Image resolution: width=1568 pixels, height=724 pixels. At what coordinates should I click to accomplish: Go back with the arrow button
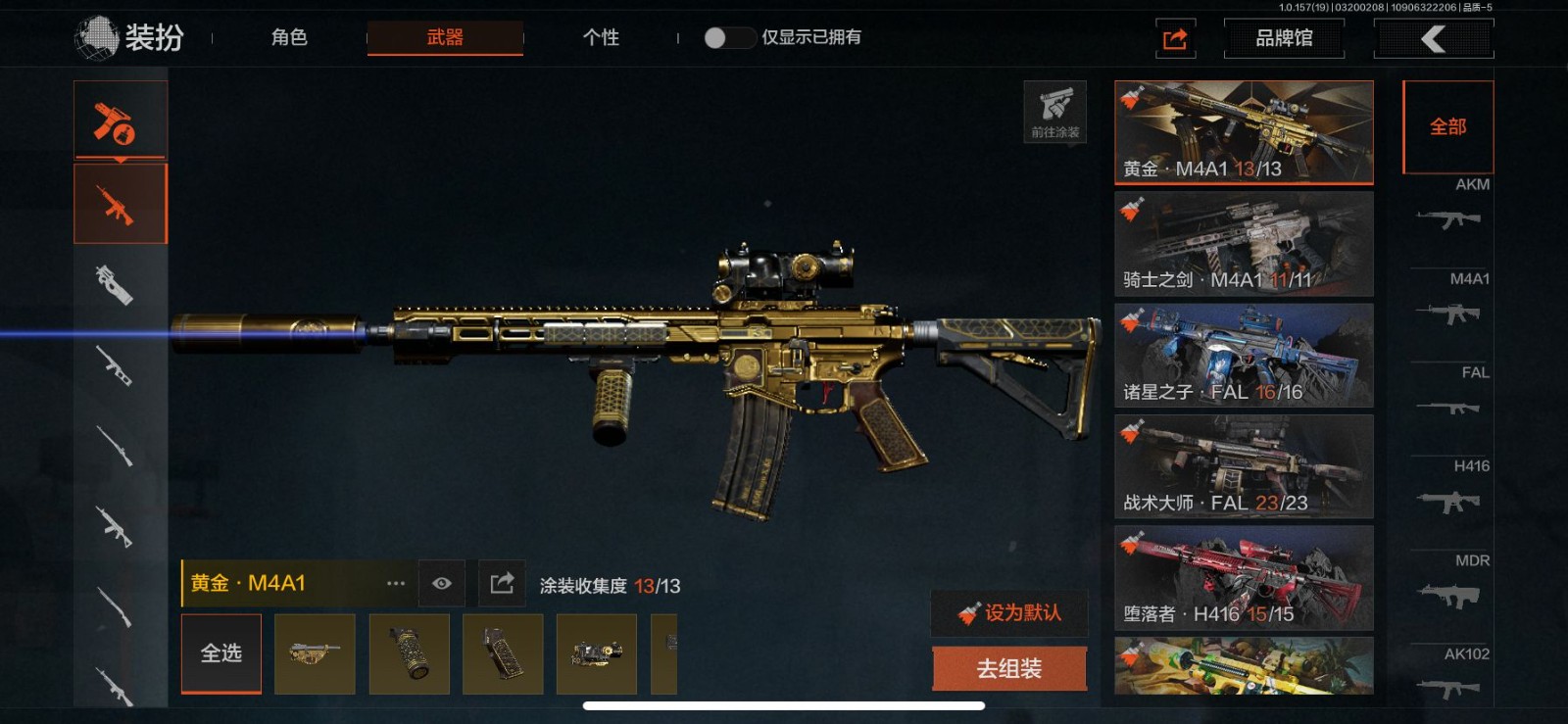pos(1434,38)
